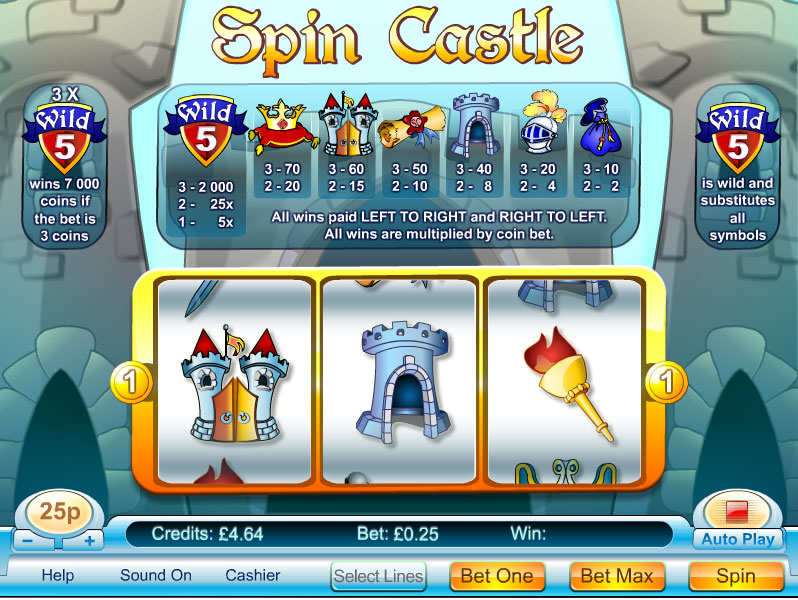The width and height of the screenshot is (798, 600).
Task: Increase coin value with plus button
Action: [x=89, y=541]
